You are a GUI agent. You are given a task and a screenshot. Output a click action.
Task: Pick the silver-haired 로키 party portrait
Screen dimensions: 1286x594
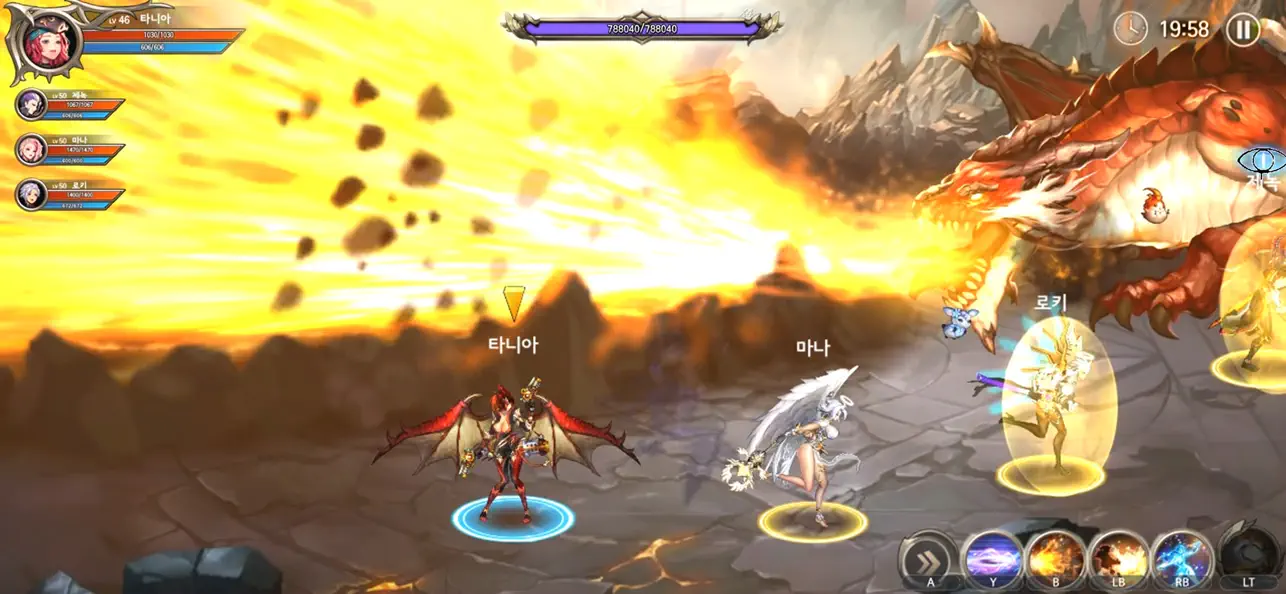pyautogui.click(x=31, y=194)
